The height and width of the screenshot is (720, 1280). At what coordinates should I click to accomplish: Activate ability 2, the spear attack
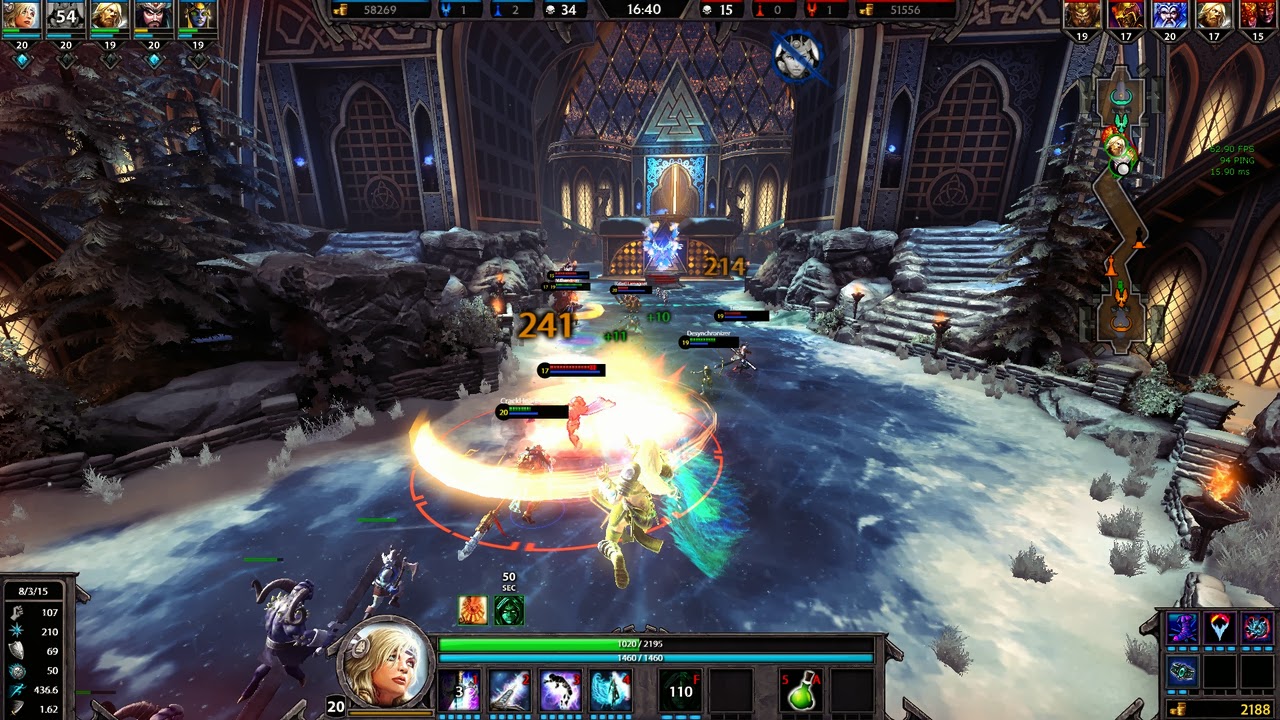(x=512, y=690)
